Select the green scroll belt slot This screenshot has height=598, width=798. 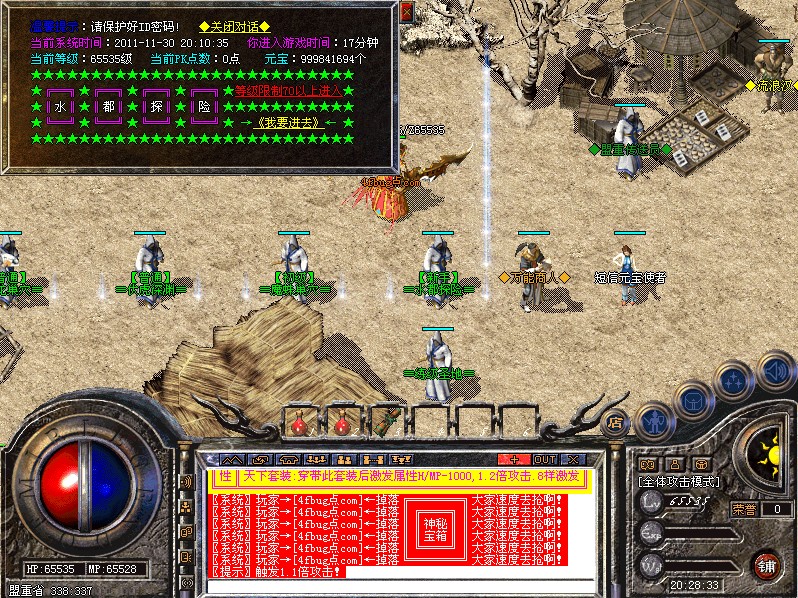click(385, 422)
